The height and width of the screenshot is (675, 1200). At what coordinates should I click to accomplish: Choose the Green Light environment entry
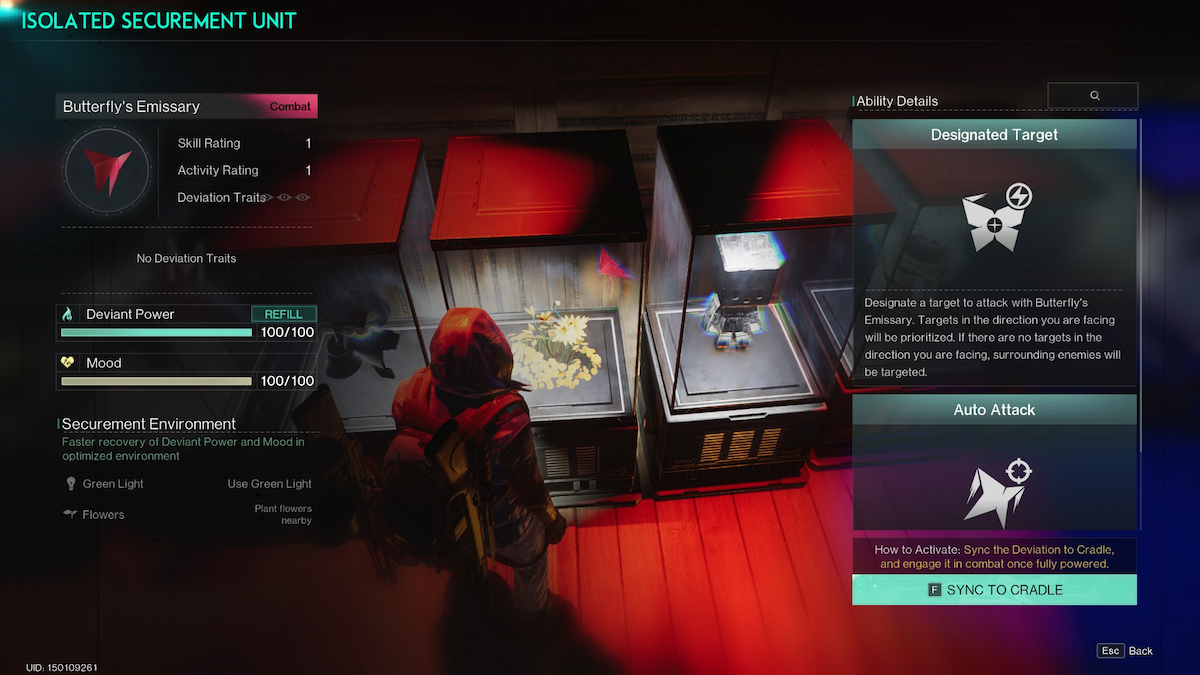112,484
